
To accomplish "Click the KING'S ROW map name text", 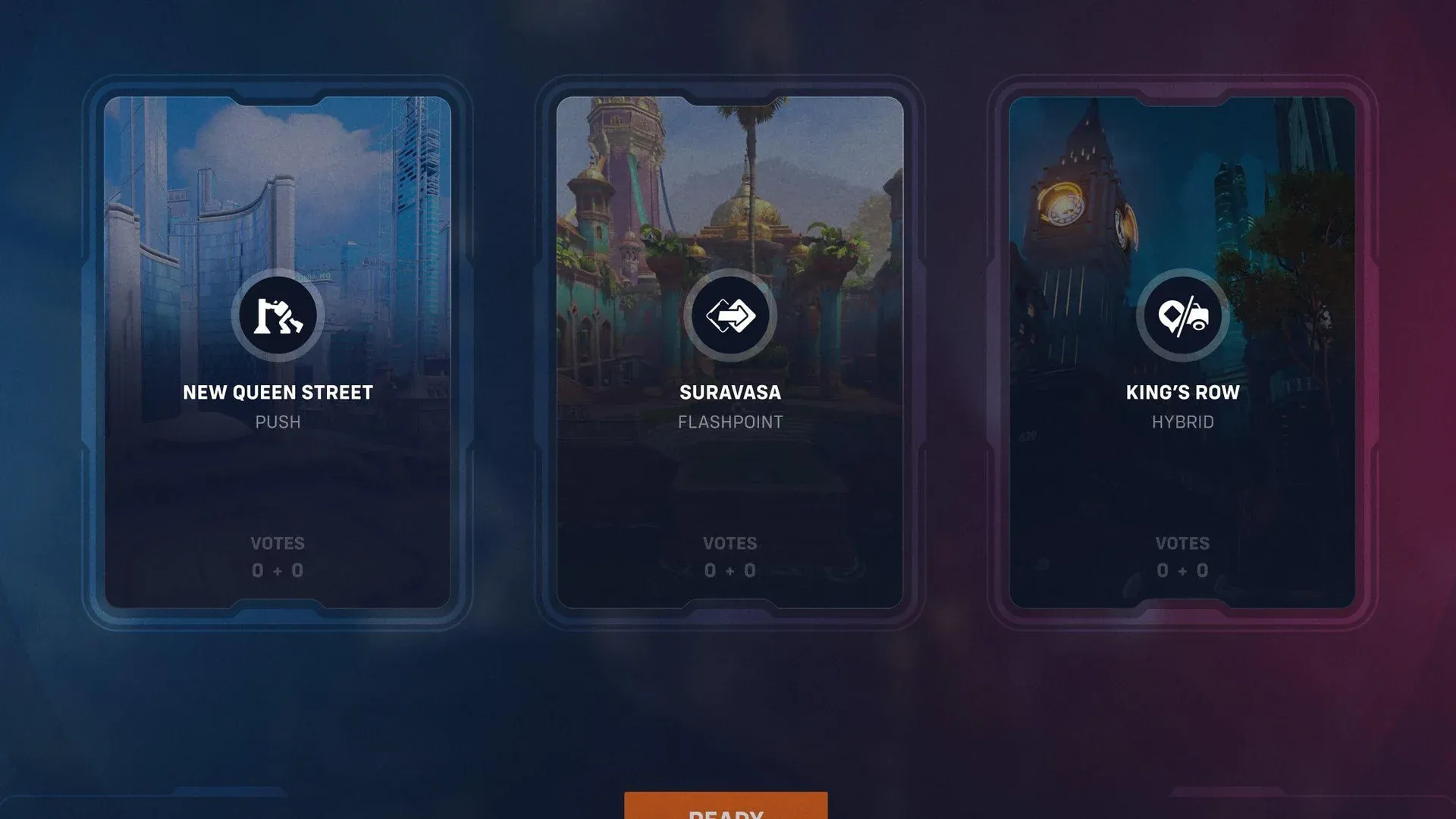I will [1181, 393].
